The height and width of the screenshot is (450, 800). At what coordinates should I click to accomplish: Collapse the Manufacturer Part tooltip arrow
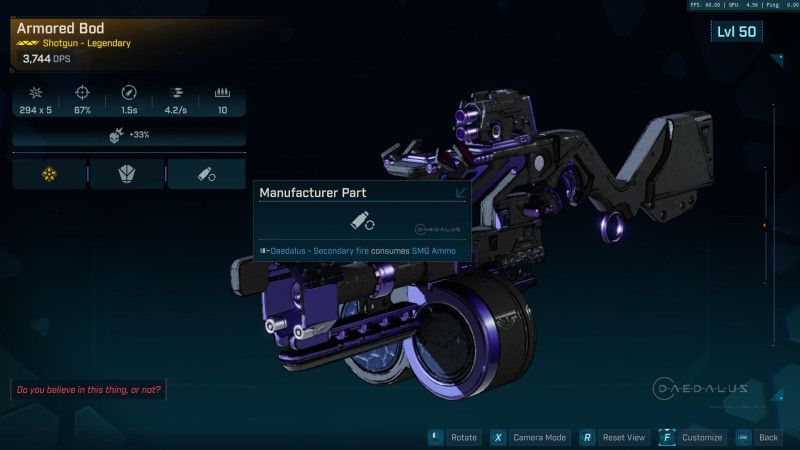(460, 194)
